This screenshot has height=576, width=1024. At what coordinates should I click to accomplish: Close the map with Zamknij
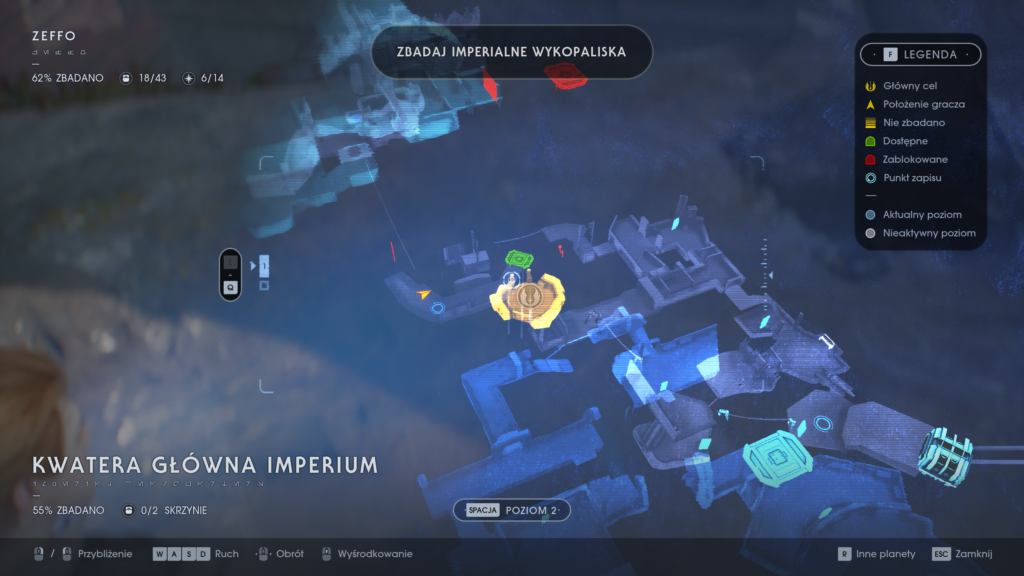[960, 554]
